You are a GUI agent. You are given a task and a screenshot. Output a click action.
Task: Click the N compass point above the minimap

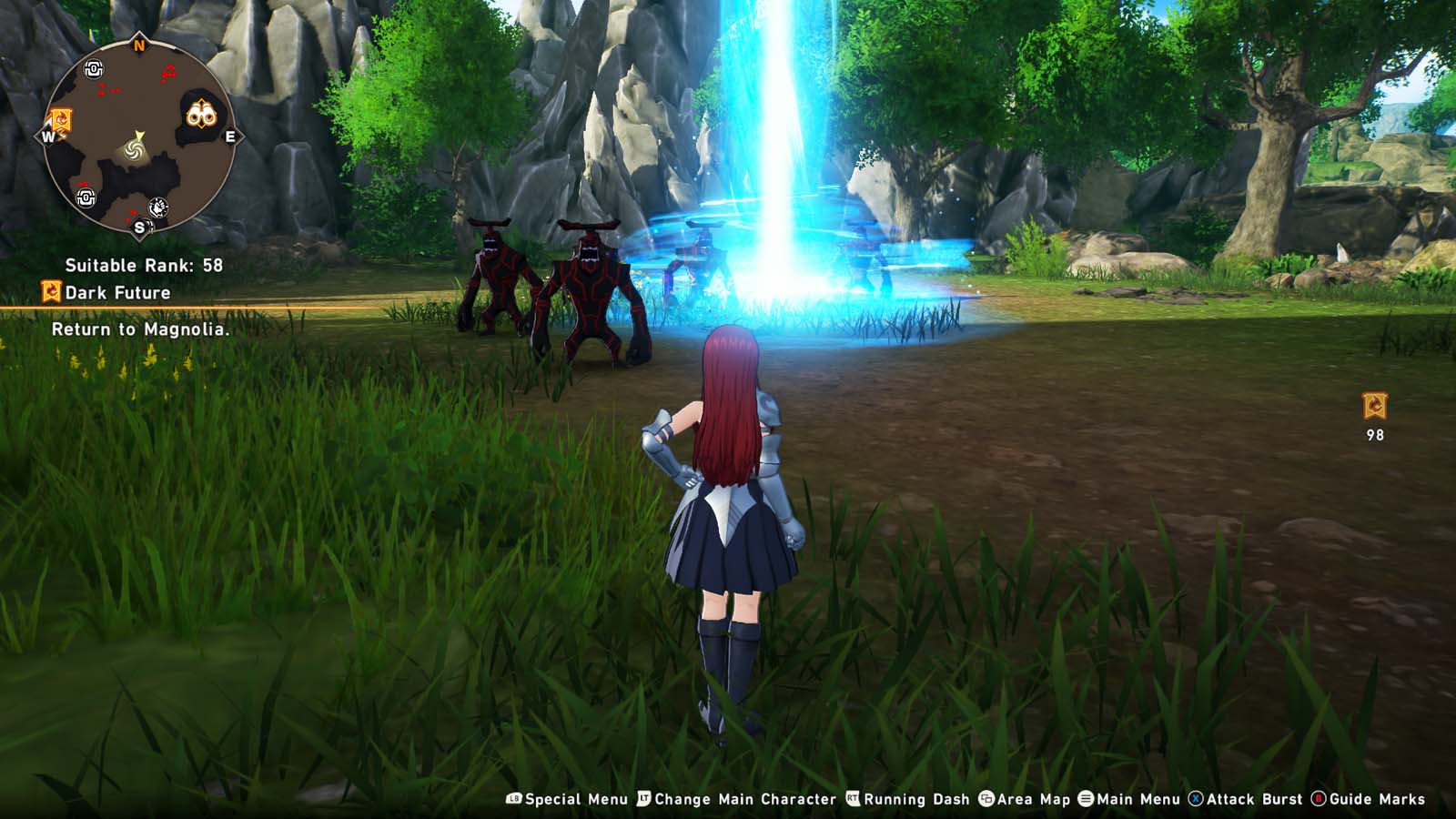pos(137,43)
